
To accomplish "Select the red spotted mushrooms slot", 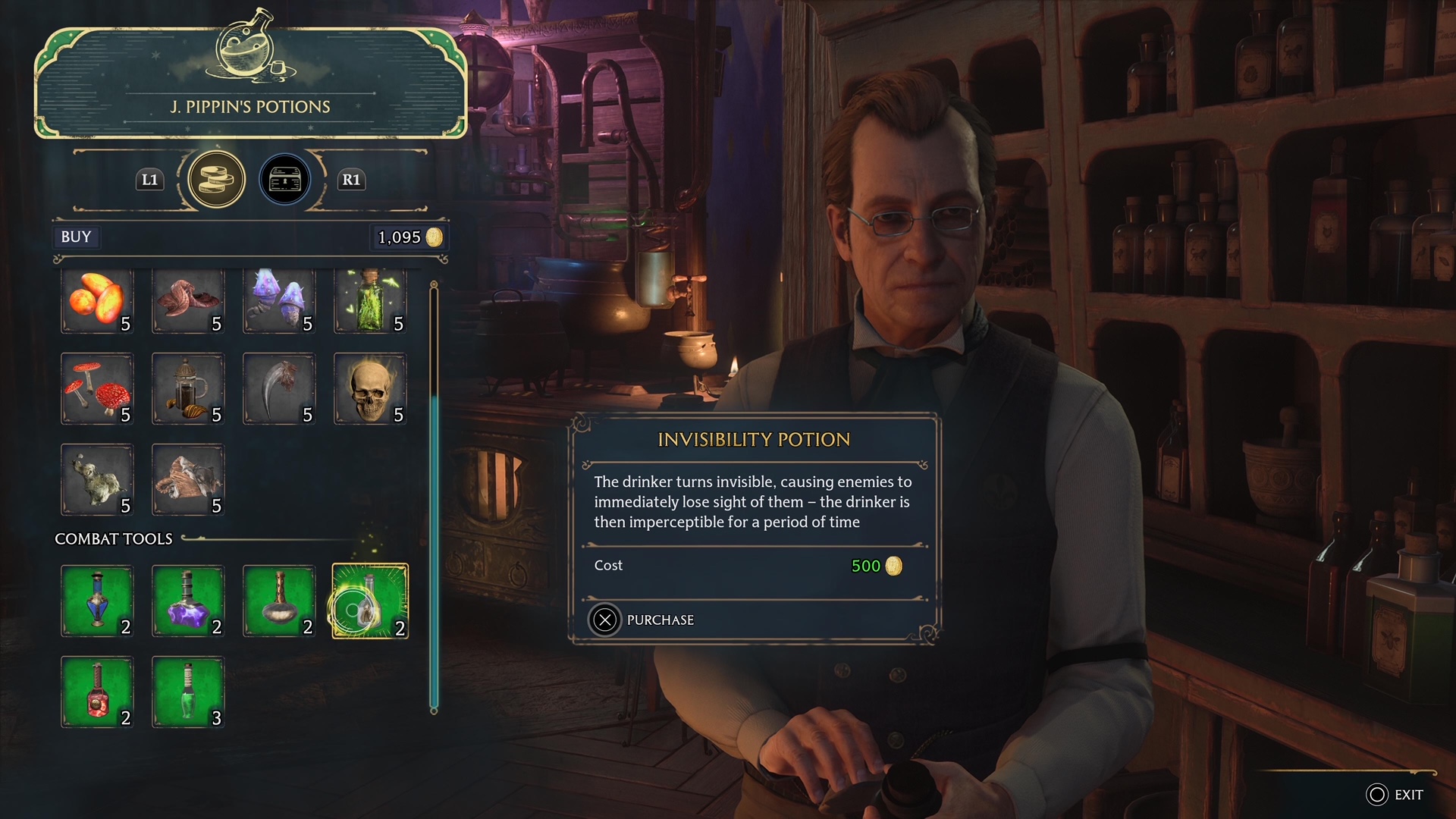I will 97,390.
